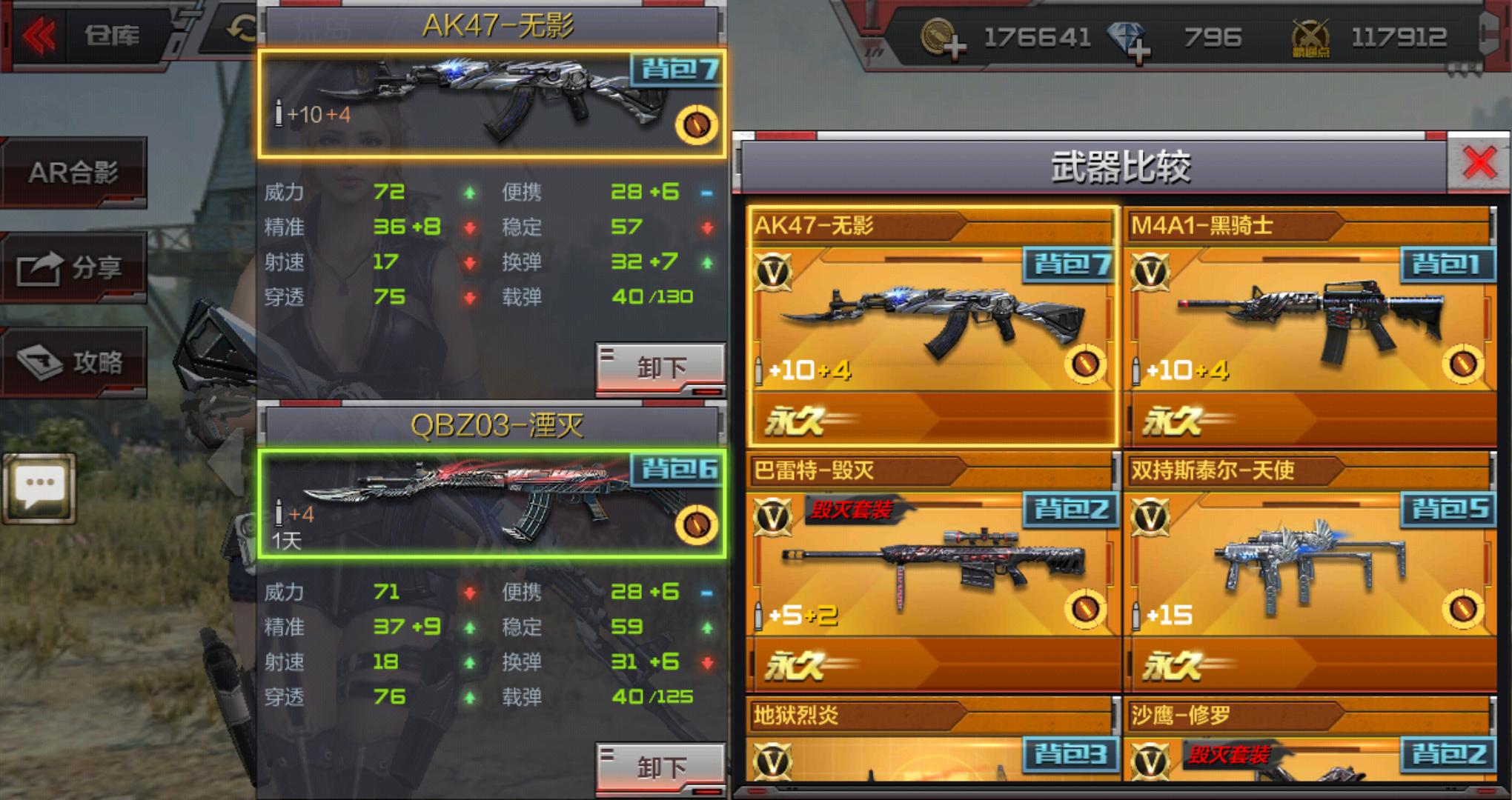Open the AR合影 photo feature

(x=73, y=173)
